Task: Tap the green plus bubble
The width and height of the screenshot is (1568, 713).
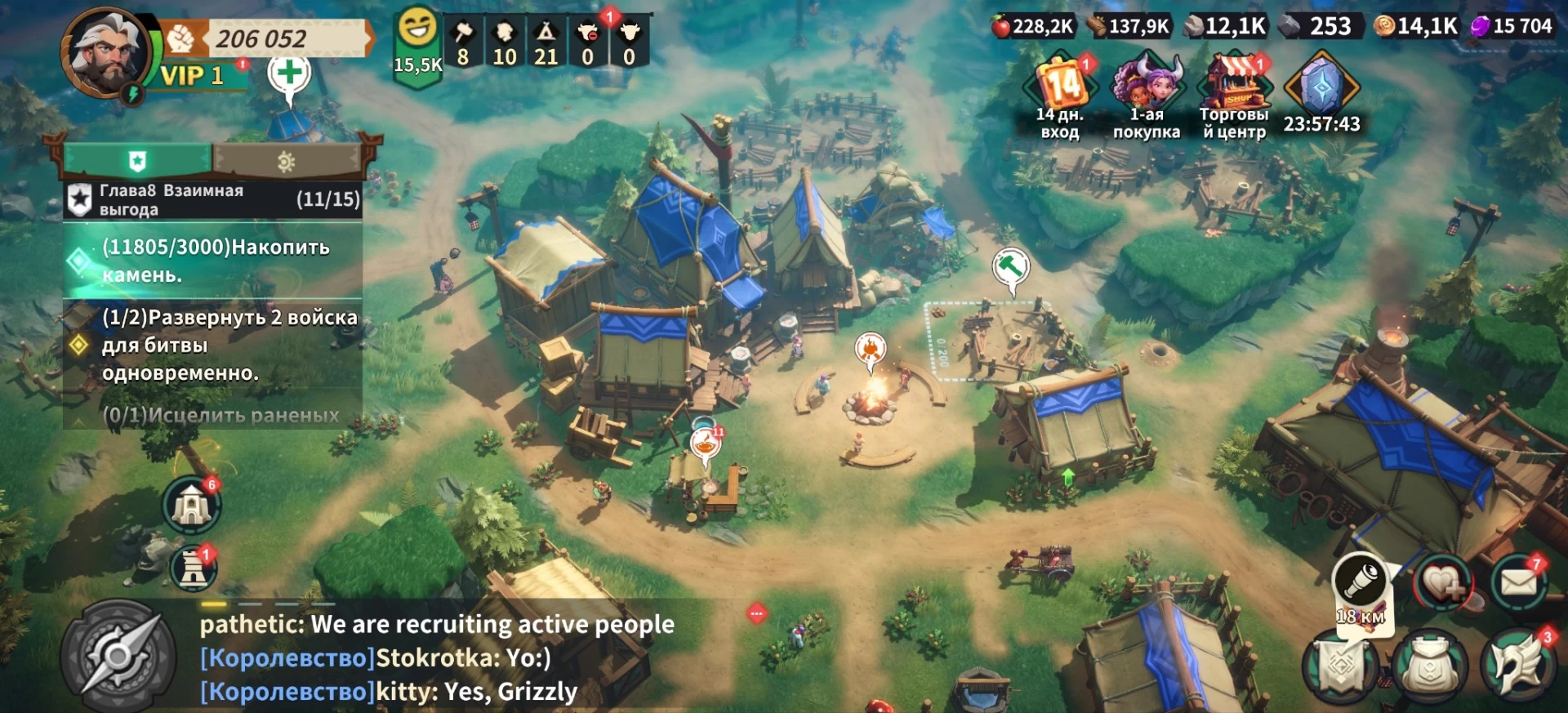Action: coord(289,75)
